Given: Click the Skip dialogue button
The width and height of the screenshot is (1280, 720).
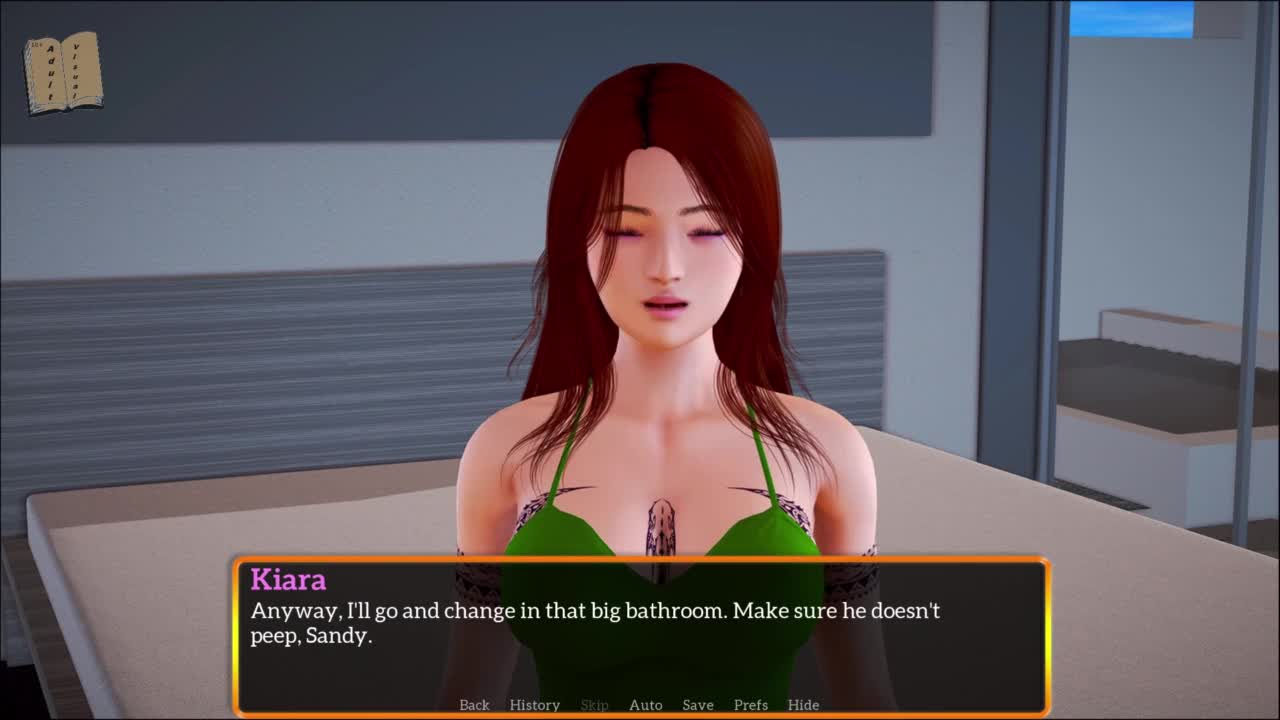Looking at the screenshot, I should [594, 705].
